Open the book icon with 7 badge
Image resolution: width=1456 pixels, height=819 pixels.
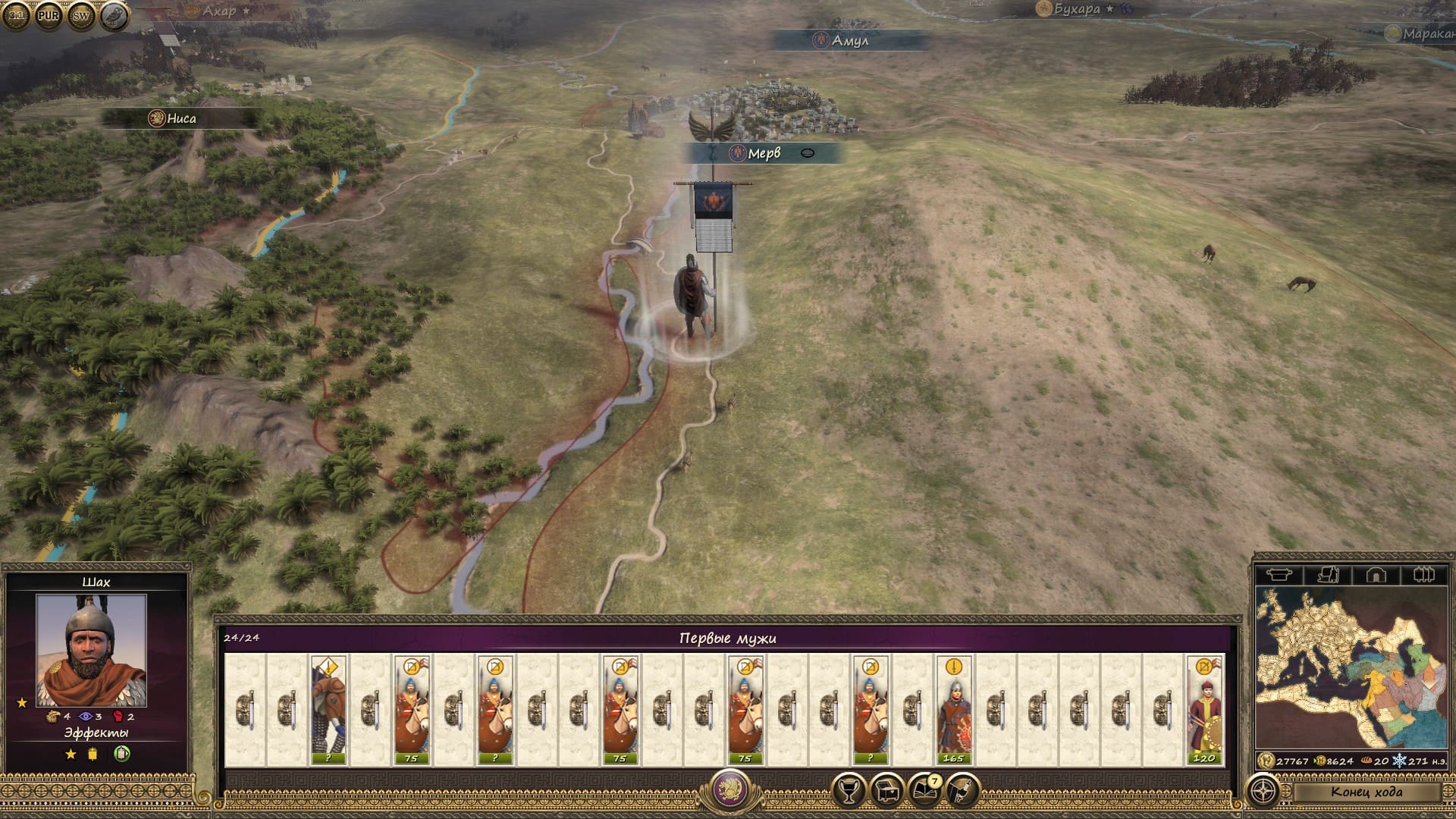coord(924,791)
